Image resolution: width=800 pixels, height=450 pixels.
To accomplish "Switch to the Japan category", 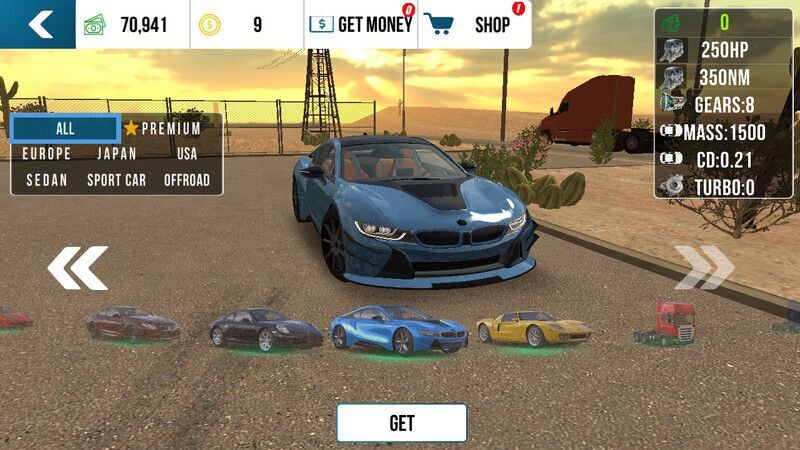I will pos(117,154).
